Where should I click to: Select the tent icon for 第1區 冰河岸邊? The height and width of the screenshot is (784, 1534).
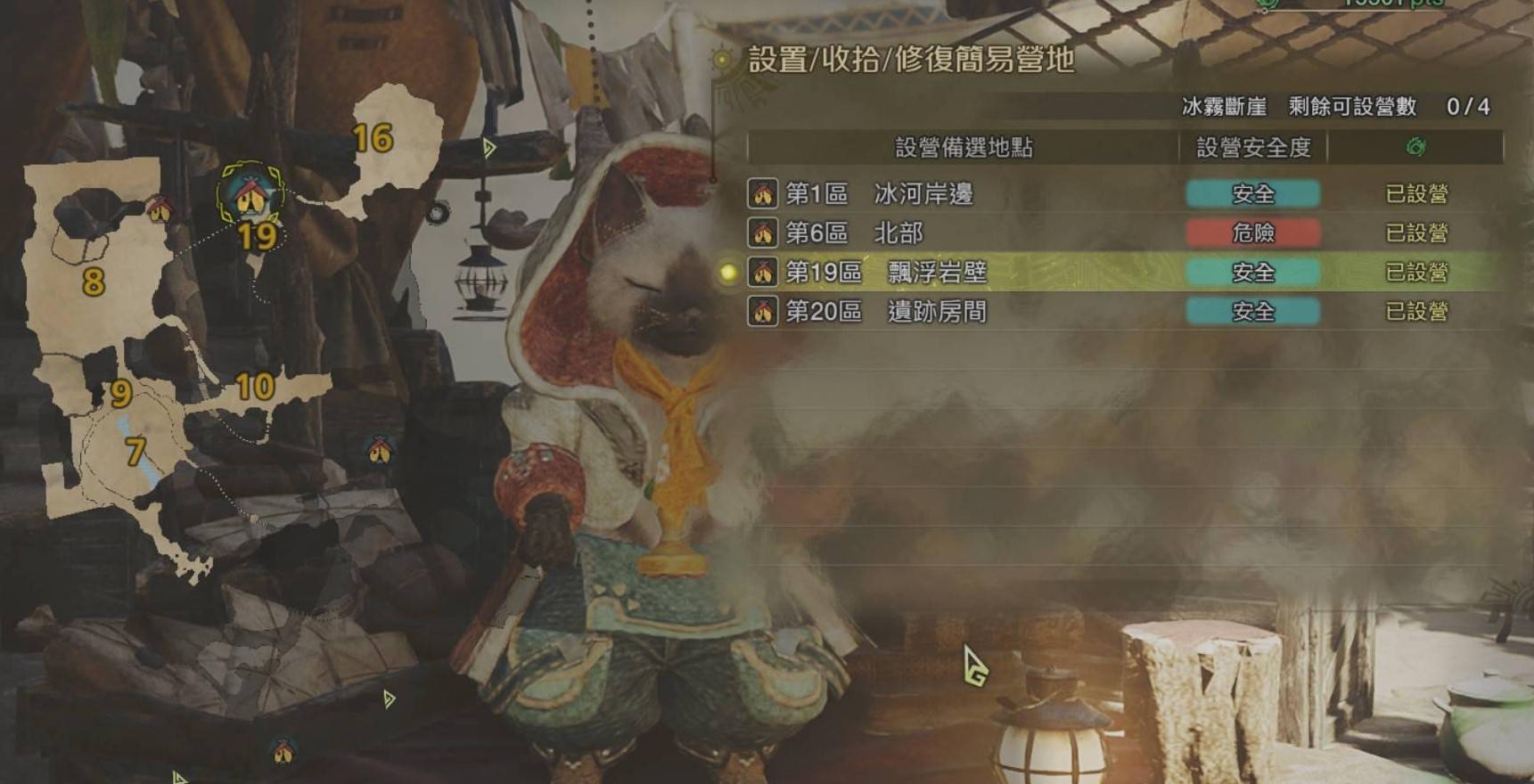[762, 194]
